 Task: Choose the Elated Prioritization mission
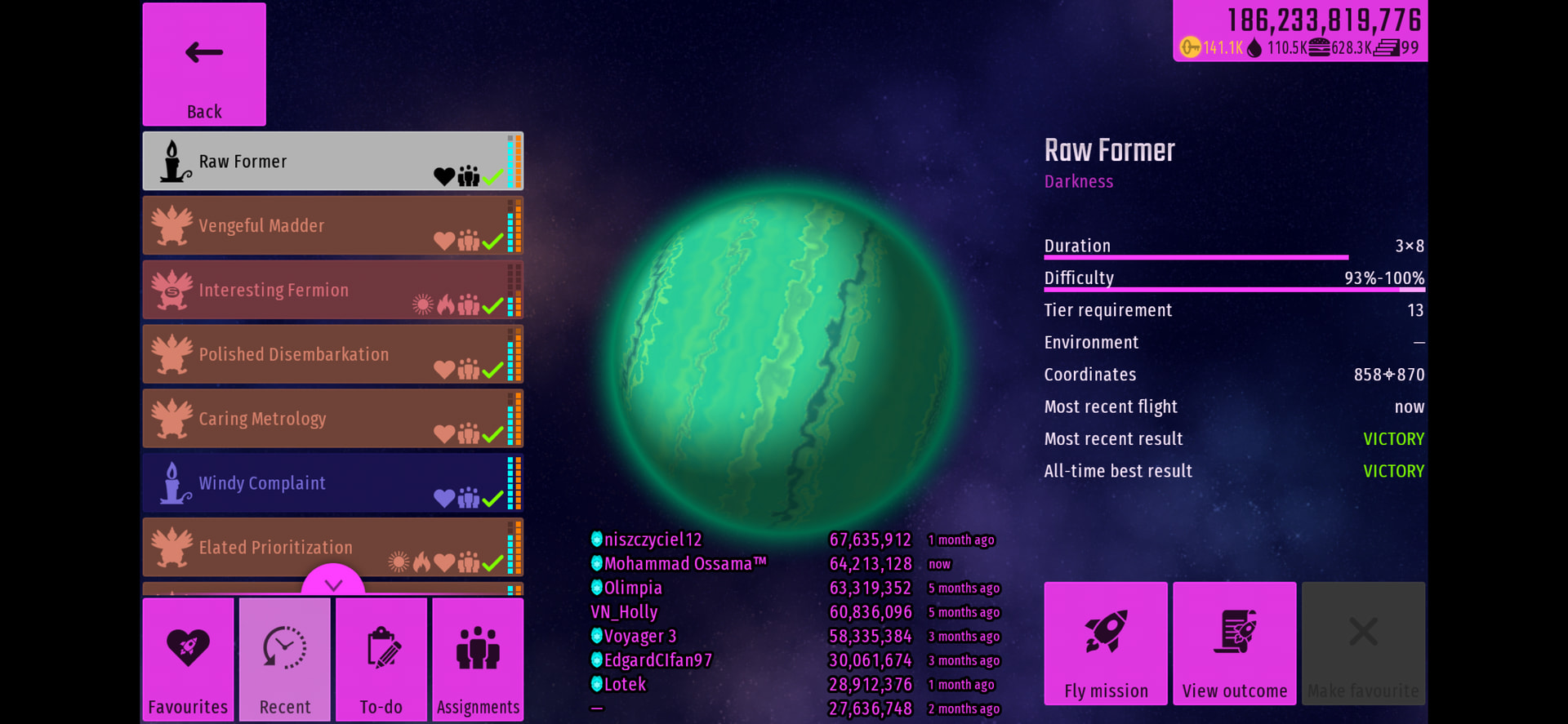pyautogui.click(x=332, y=547)
